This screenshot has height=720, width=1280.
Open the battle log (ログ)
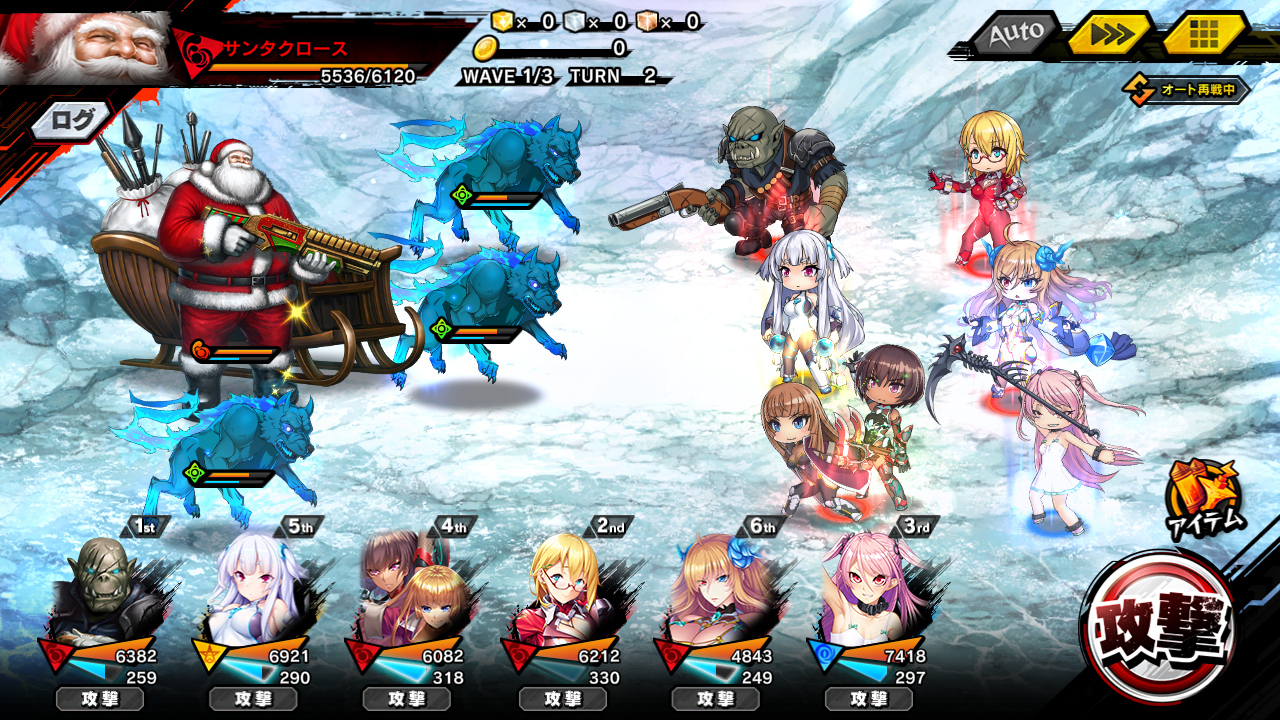click(x=72, y=122)
